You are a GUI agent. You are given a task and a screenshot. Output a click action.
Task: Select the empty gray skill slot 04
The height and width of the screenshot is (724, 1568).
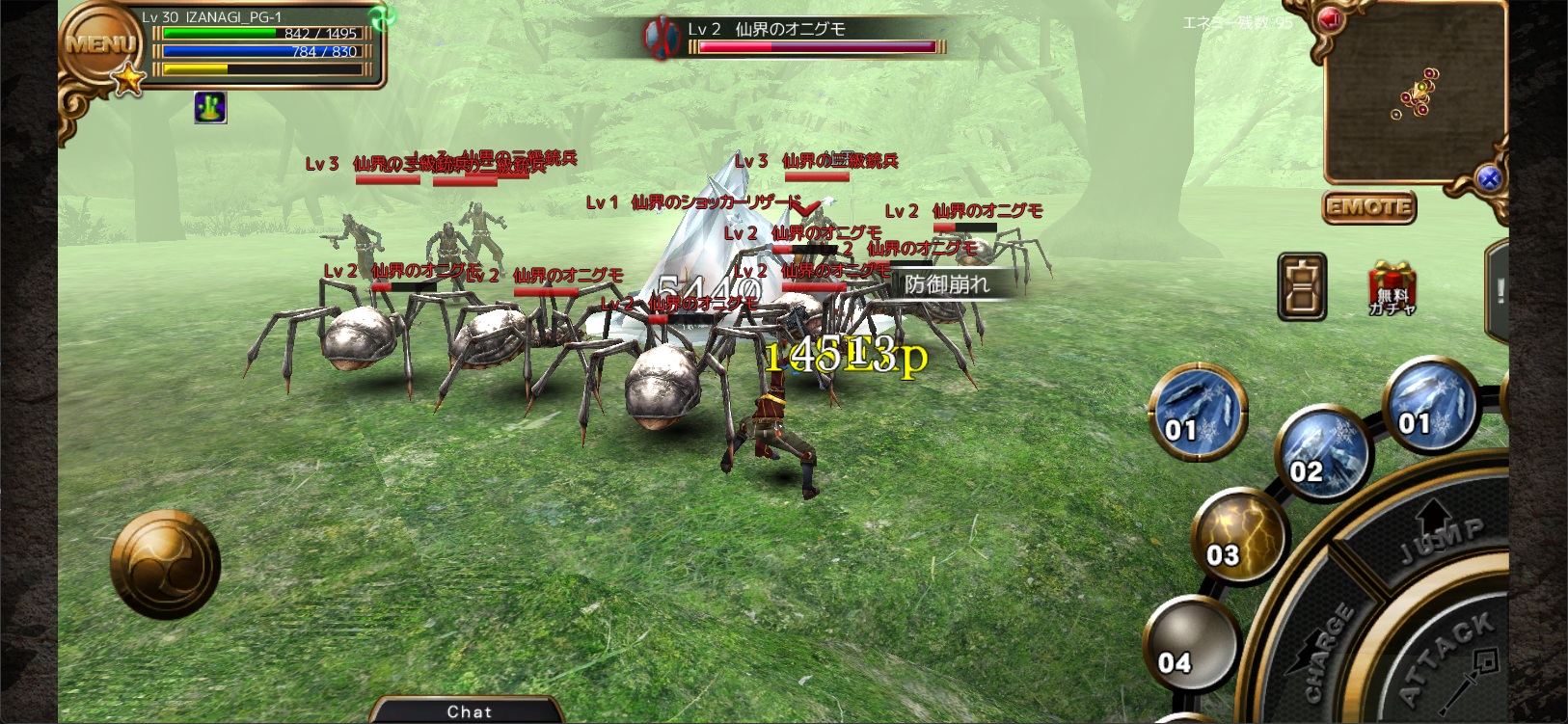coord(1188,643)
